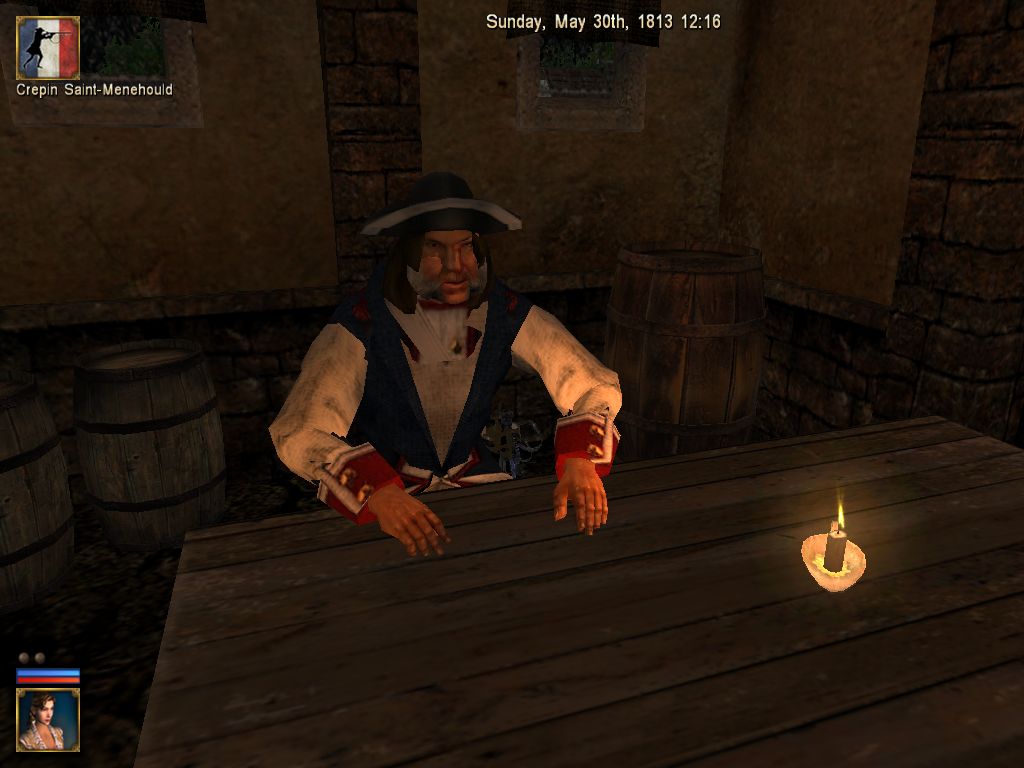1024x768 pixels.
Task: Select the Crepin Saint-Menehould flag icon
Action: point(48,48)
